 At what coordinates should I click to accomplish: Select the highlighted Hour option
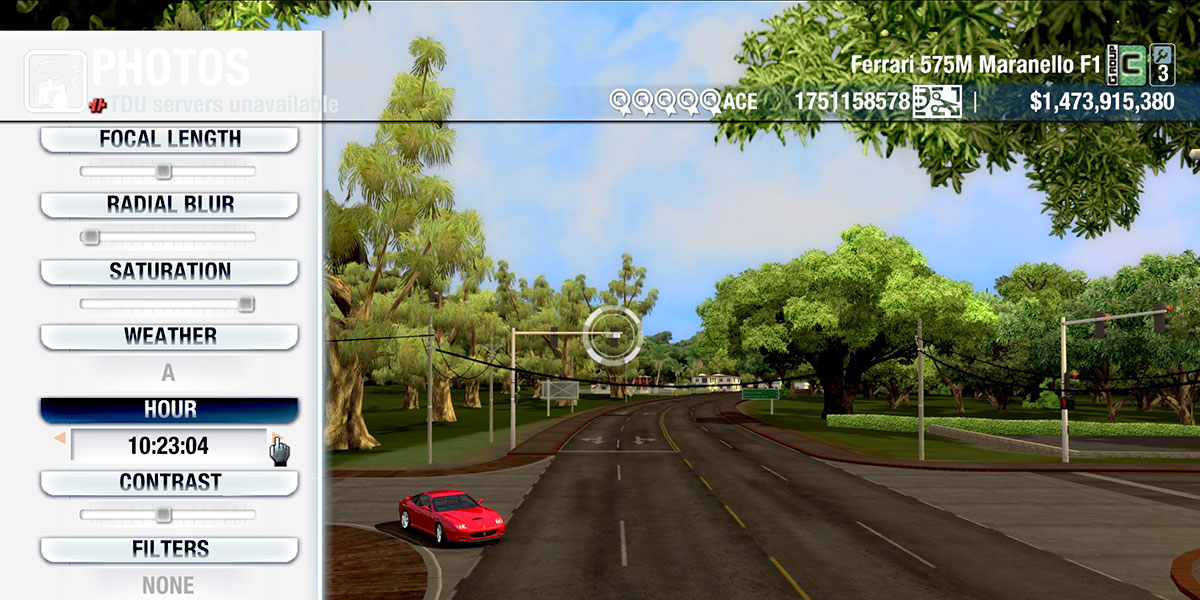pyautogui.click(x=169, y=410)
